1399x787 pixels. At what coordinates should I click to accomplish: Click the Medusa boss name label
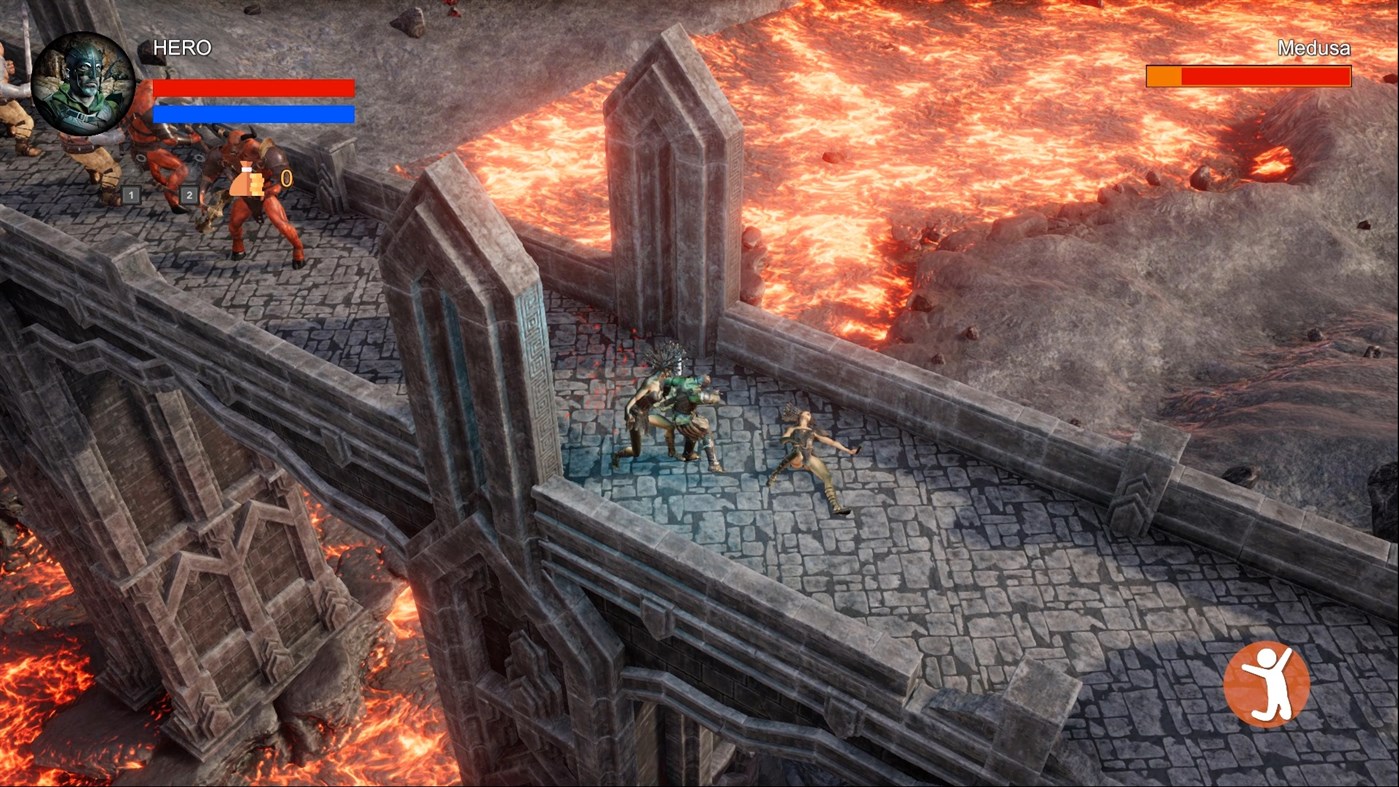pos(1315,46)
